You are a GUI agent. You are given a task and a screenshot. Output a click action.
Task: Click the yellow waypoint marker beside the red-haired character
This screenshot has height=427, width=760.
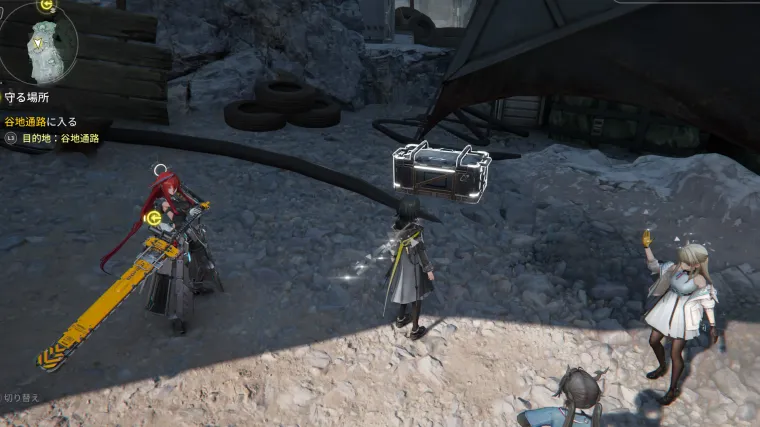(x=153, y=218)
